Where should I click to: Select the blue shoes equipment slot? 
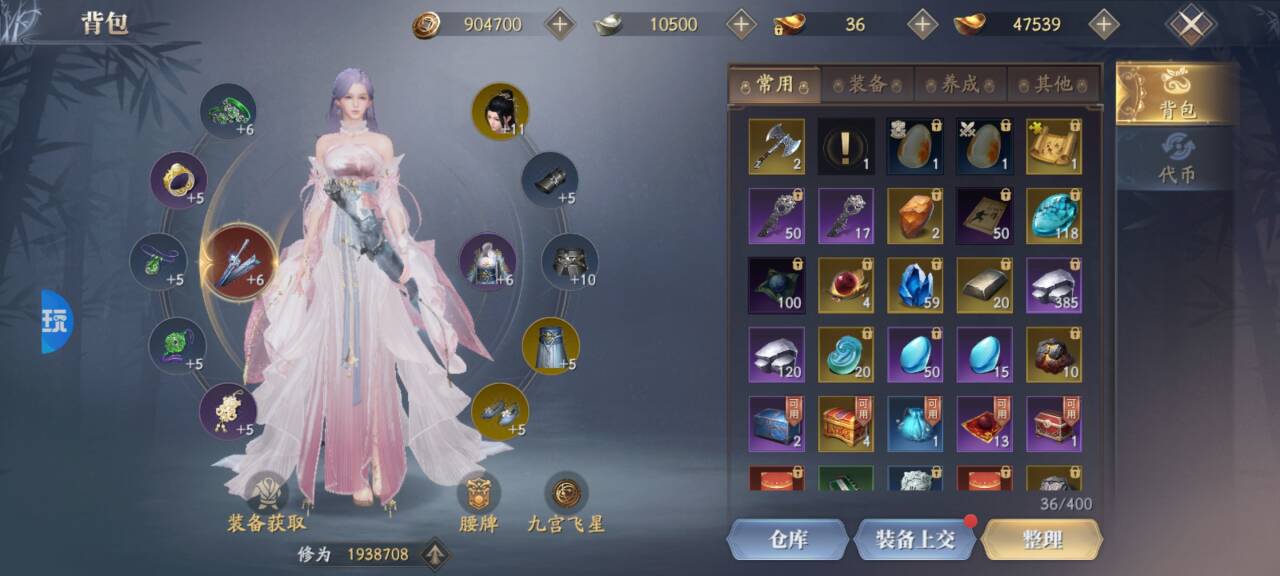[499, 411]
